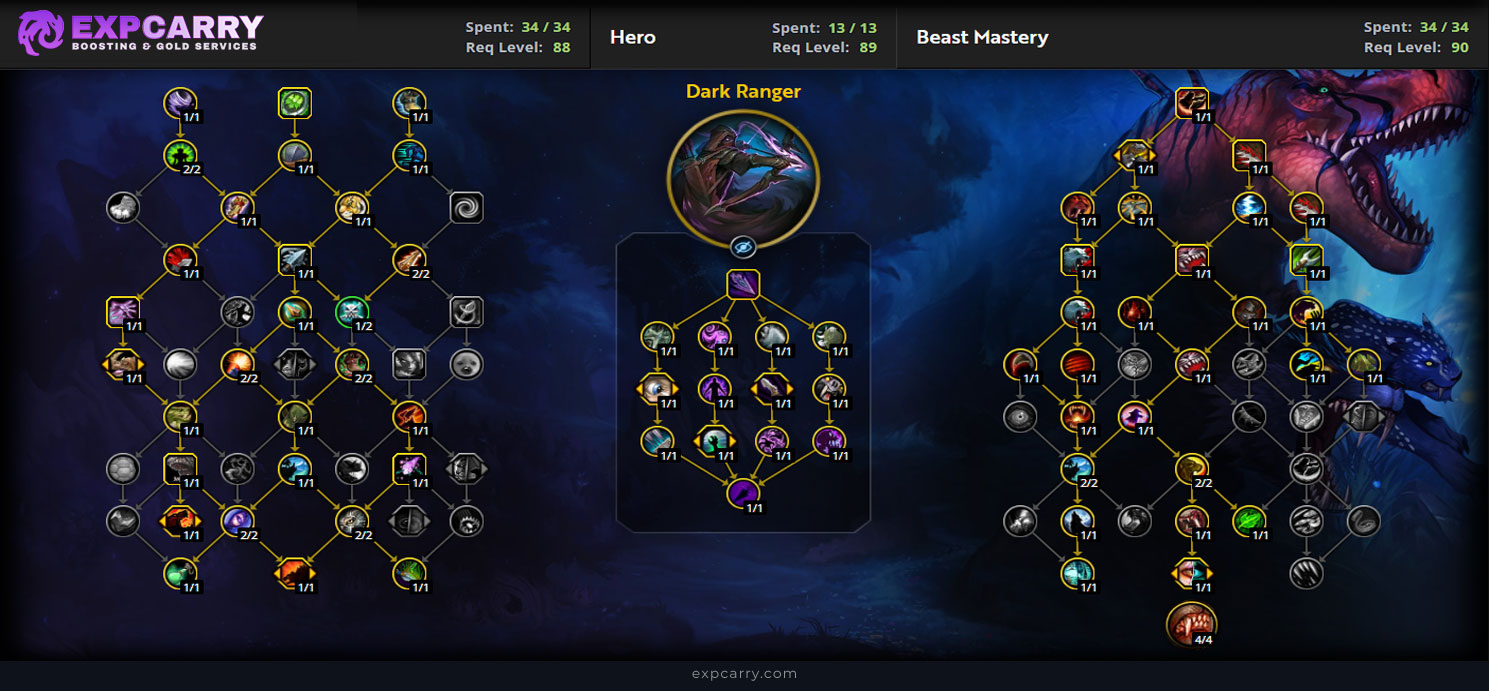Pick the hero talent with the green hand
Screen dimensions: 1489x691
pyautogui.click(x=713, y=441)
